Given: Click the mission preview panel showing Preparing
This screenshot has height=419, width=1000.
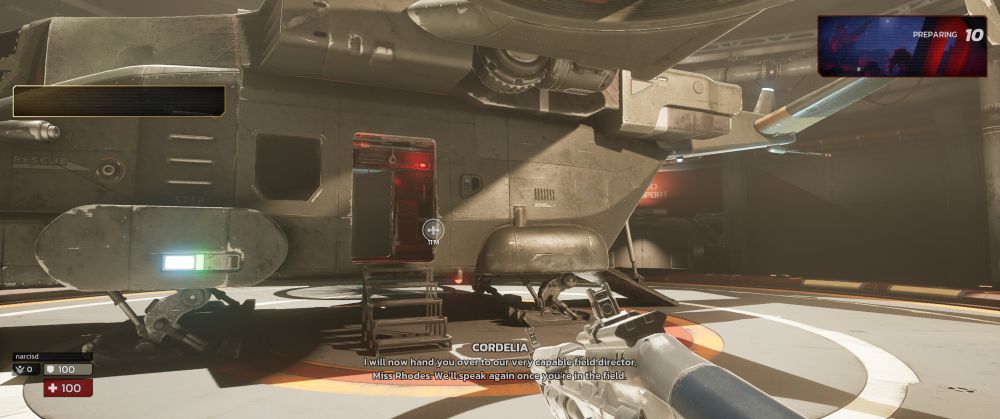Looking at the screenshot, I should point(901,46).
